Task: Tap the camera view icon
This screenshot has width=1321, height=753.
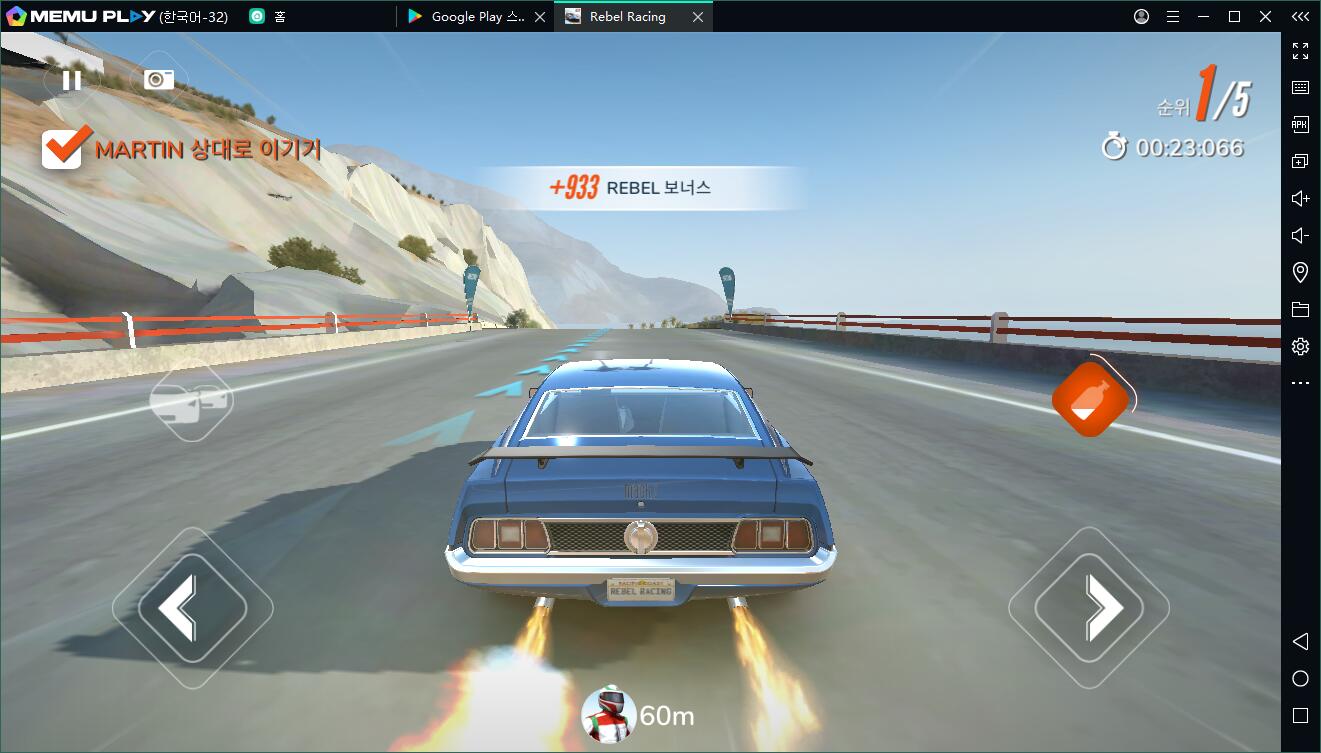Action: point(159,80)
